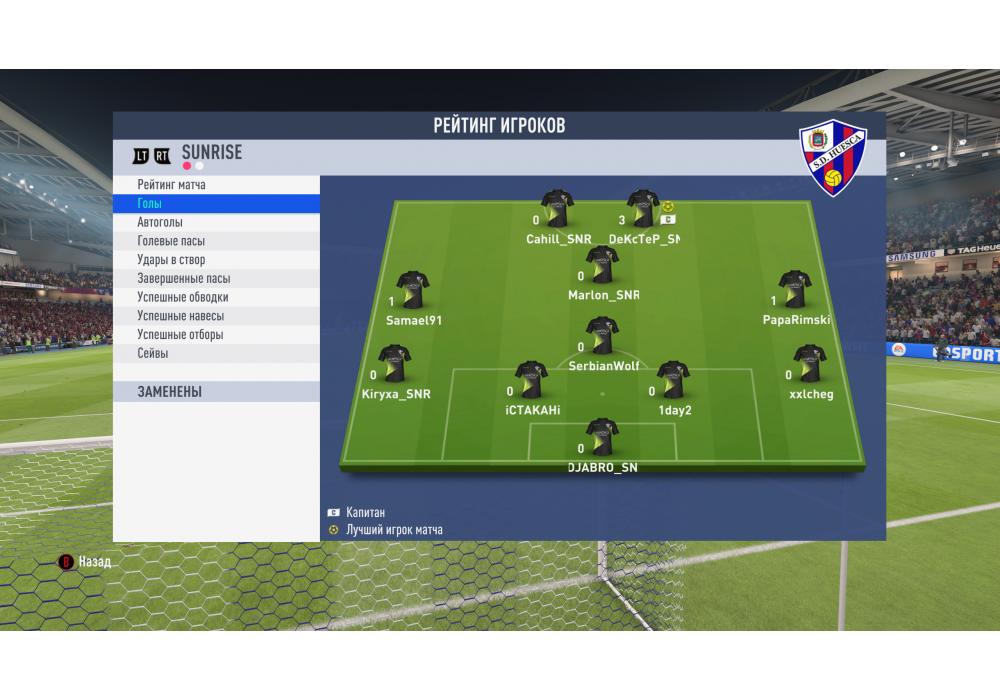Choose midfielder Marlon_SNR
1000x700 pixels.
[601, 265]
